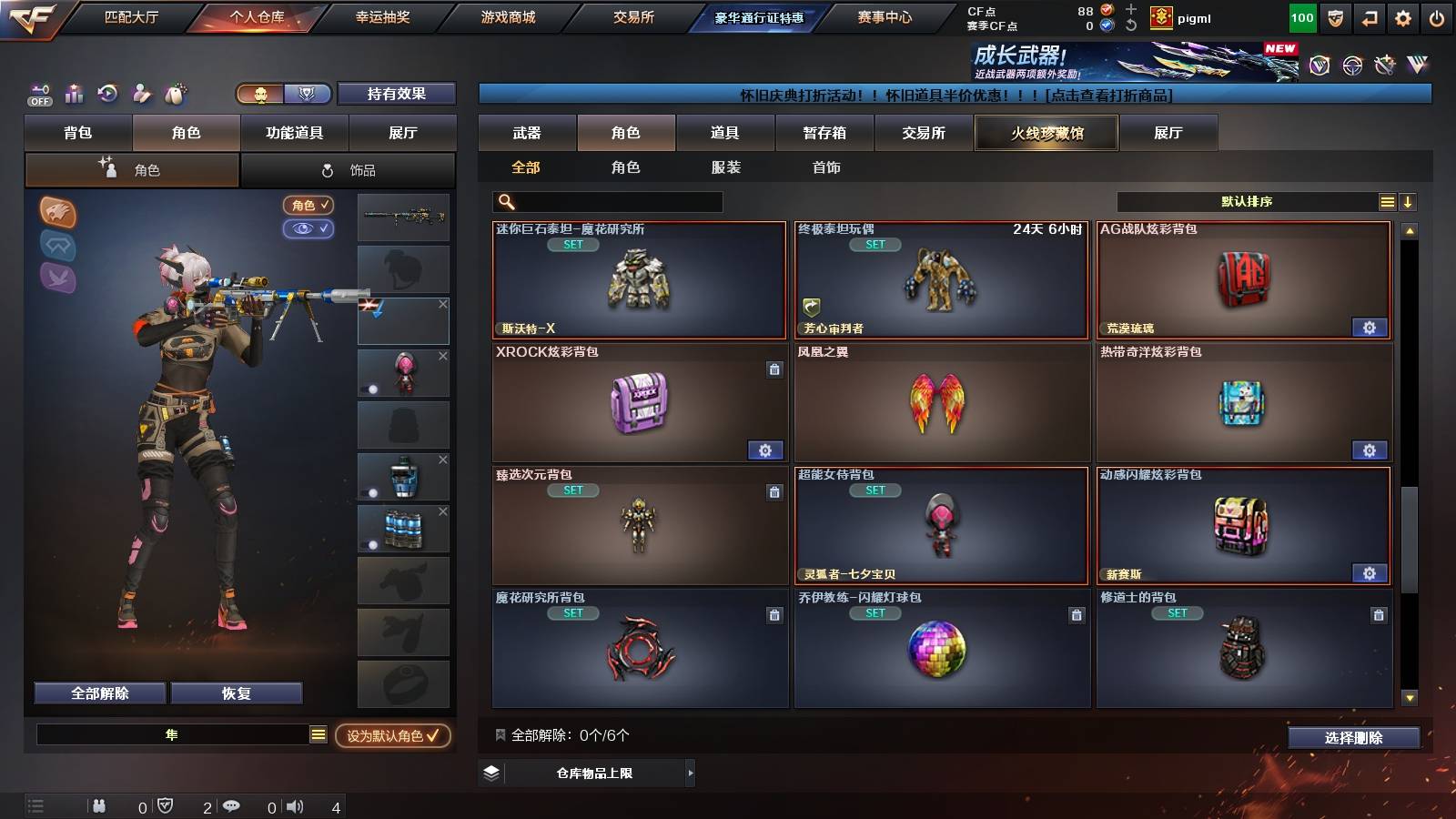Open gear options on AG战队炫彩背包 card
The image size is (1456, 819).
click(1370, 328)
